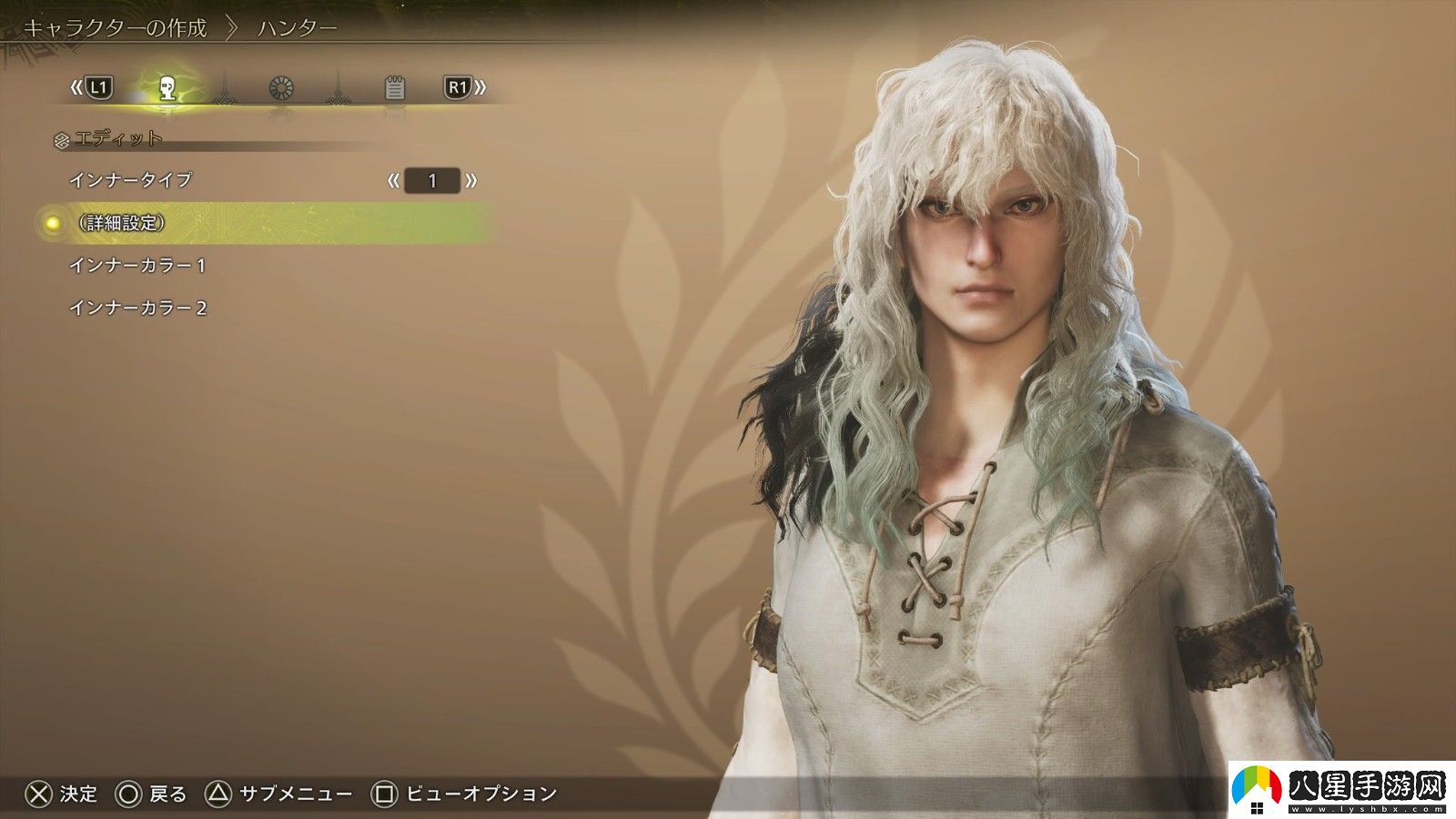Select the インナータイプ row
This screenshot has width=1456, height=819.
pyautogui.click(x=131, y=180)
